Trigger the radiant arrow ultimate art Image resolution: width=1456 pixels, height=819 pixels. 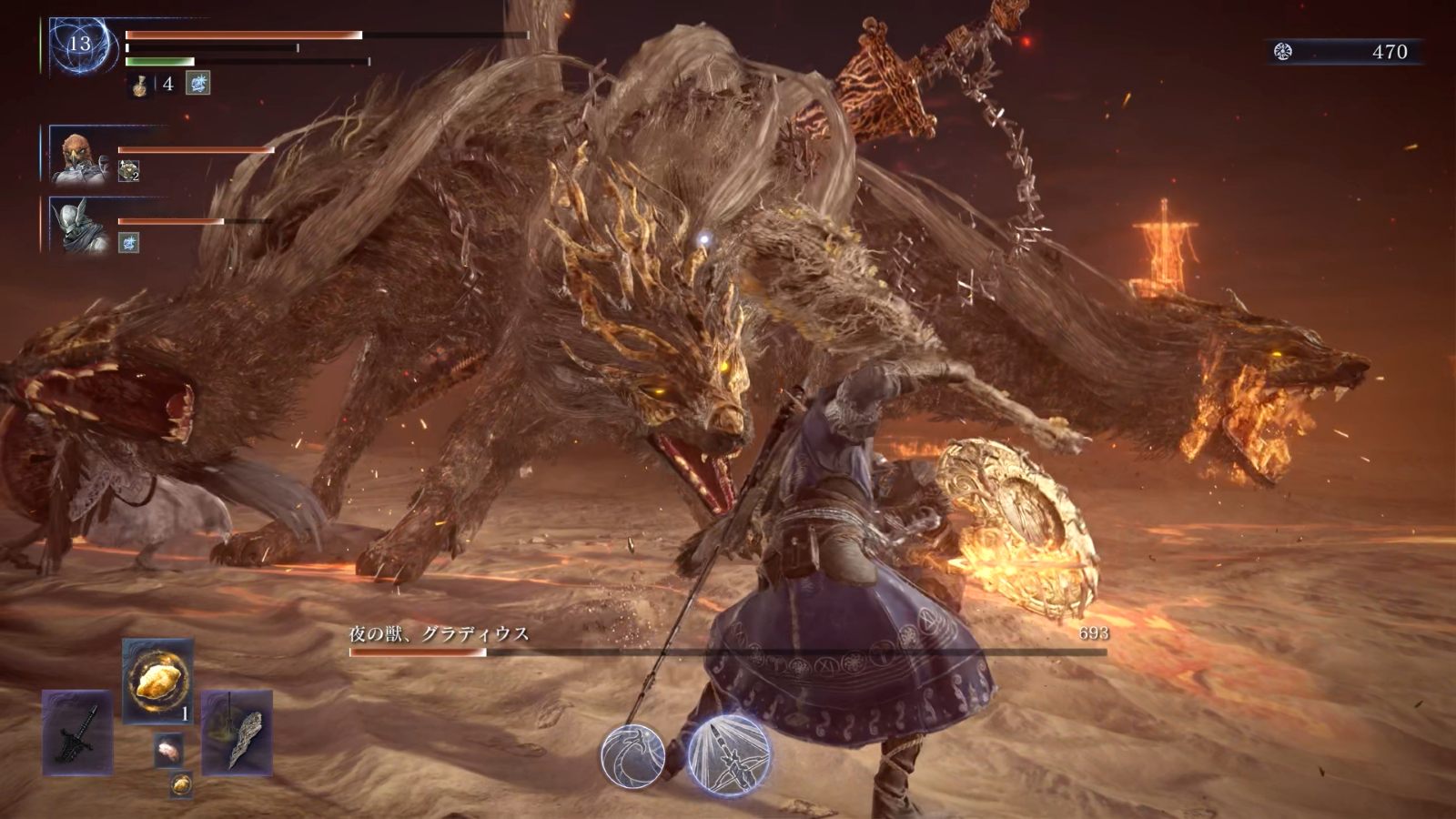coord(729,755)
